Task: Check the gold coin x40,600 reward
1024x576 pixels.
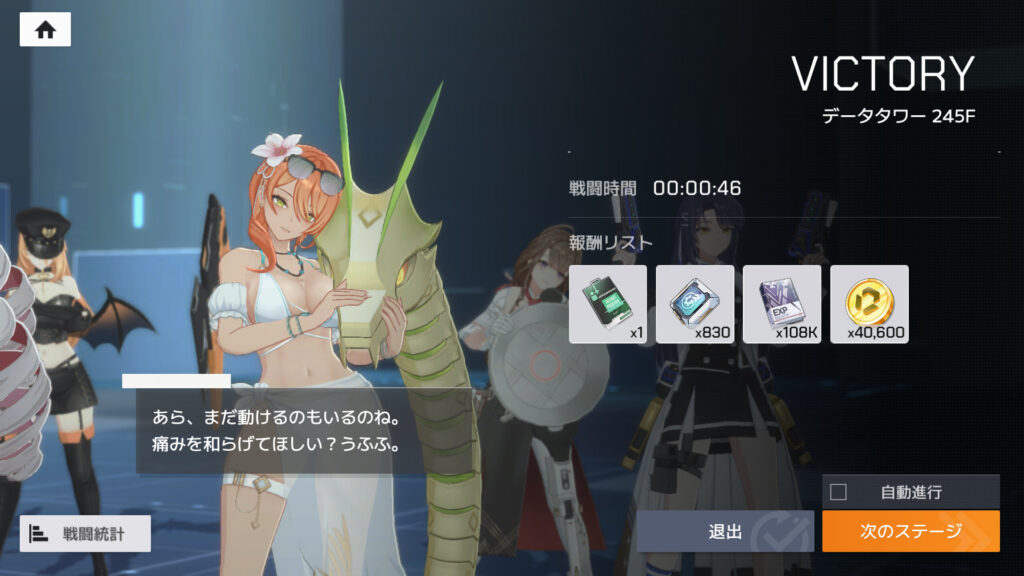Action: 869,304
